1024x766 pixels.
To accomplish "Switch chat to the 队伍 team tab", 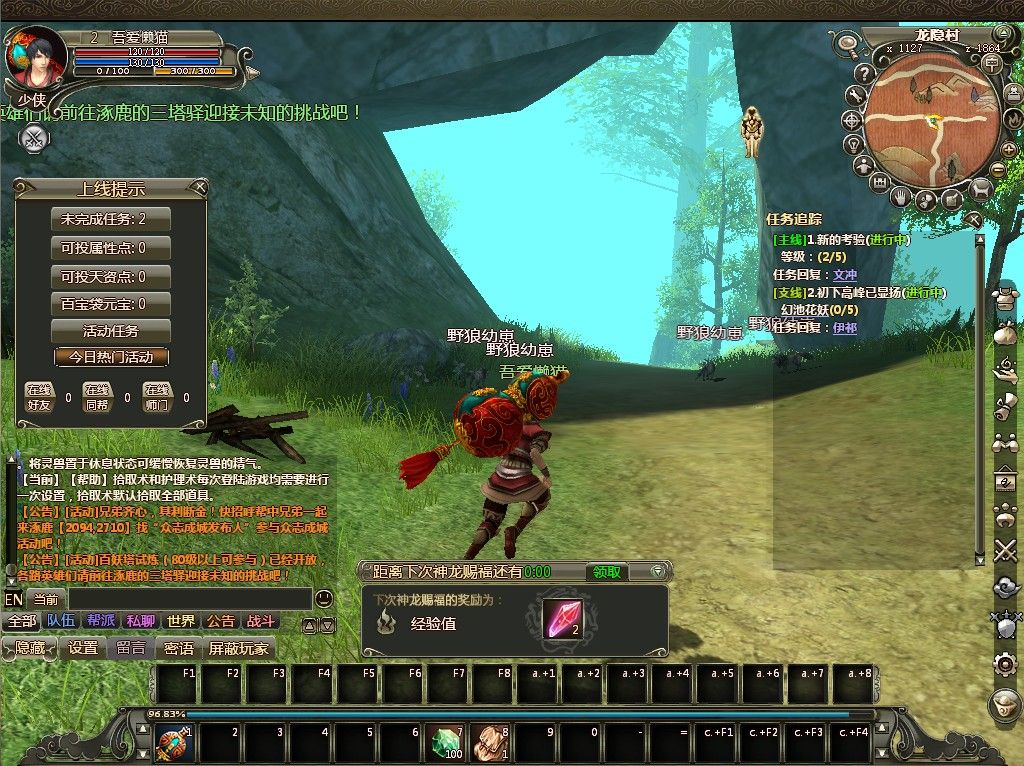I will point(60,621).
